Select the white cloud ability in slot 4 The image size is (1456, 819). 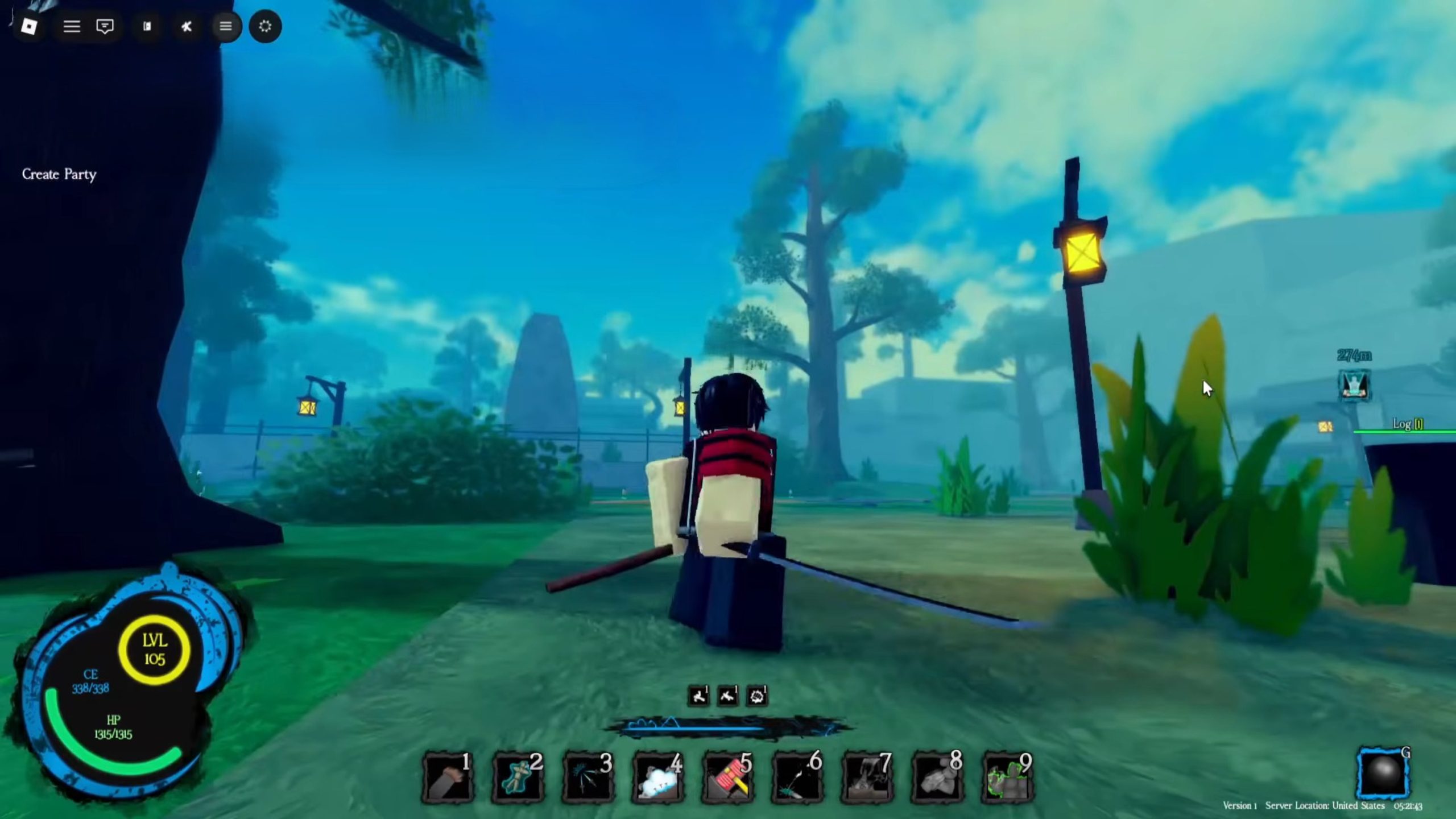(658, 777)
